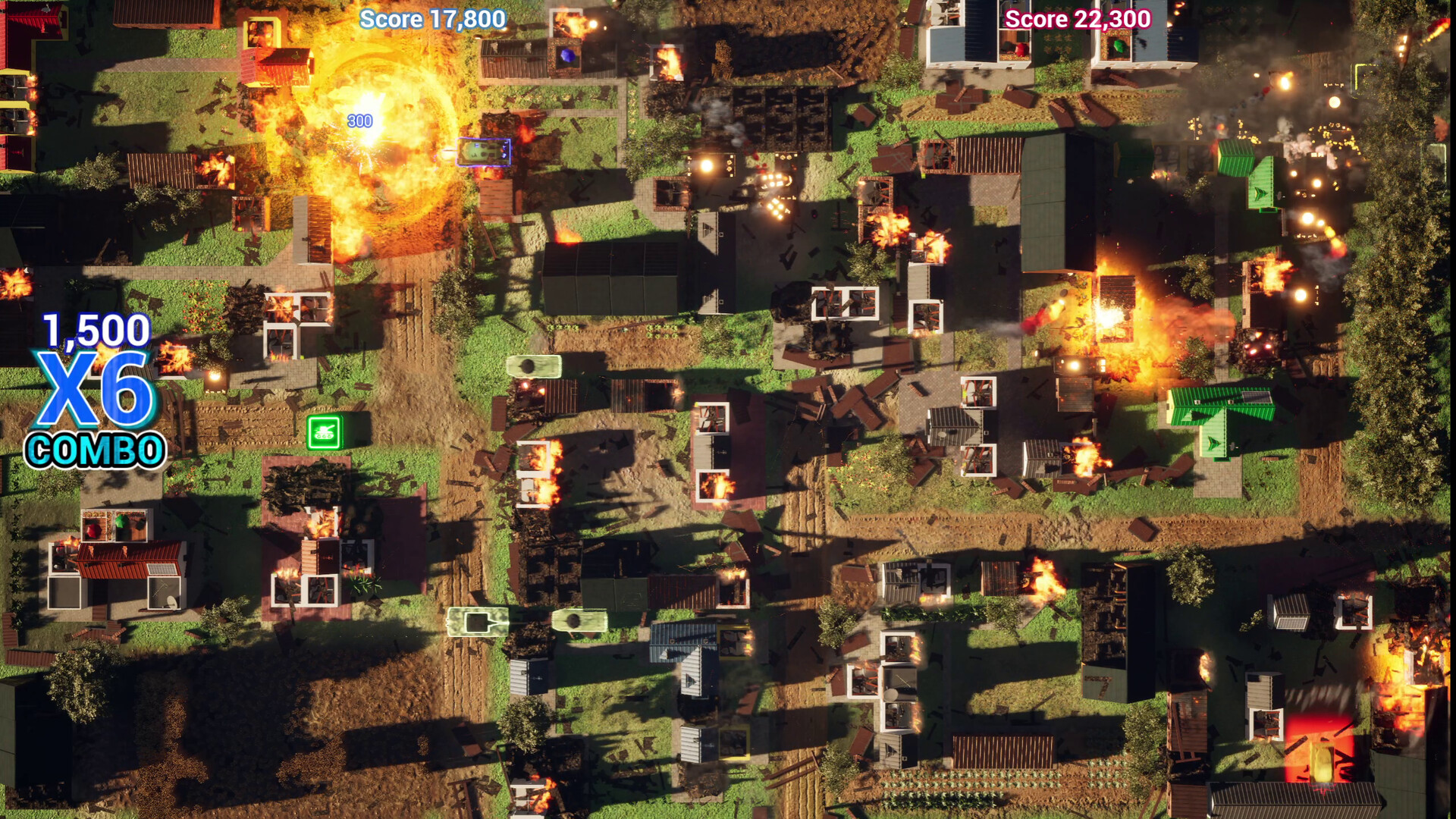The image size is (1456, 819).
Task: Click the purple-outlined enemy tank near the explosion
Action: [483, 152]
